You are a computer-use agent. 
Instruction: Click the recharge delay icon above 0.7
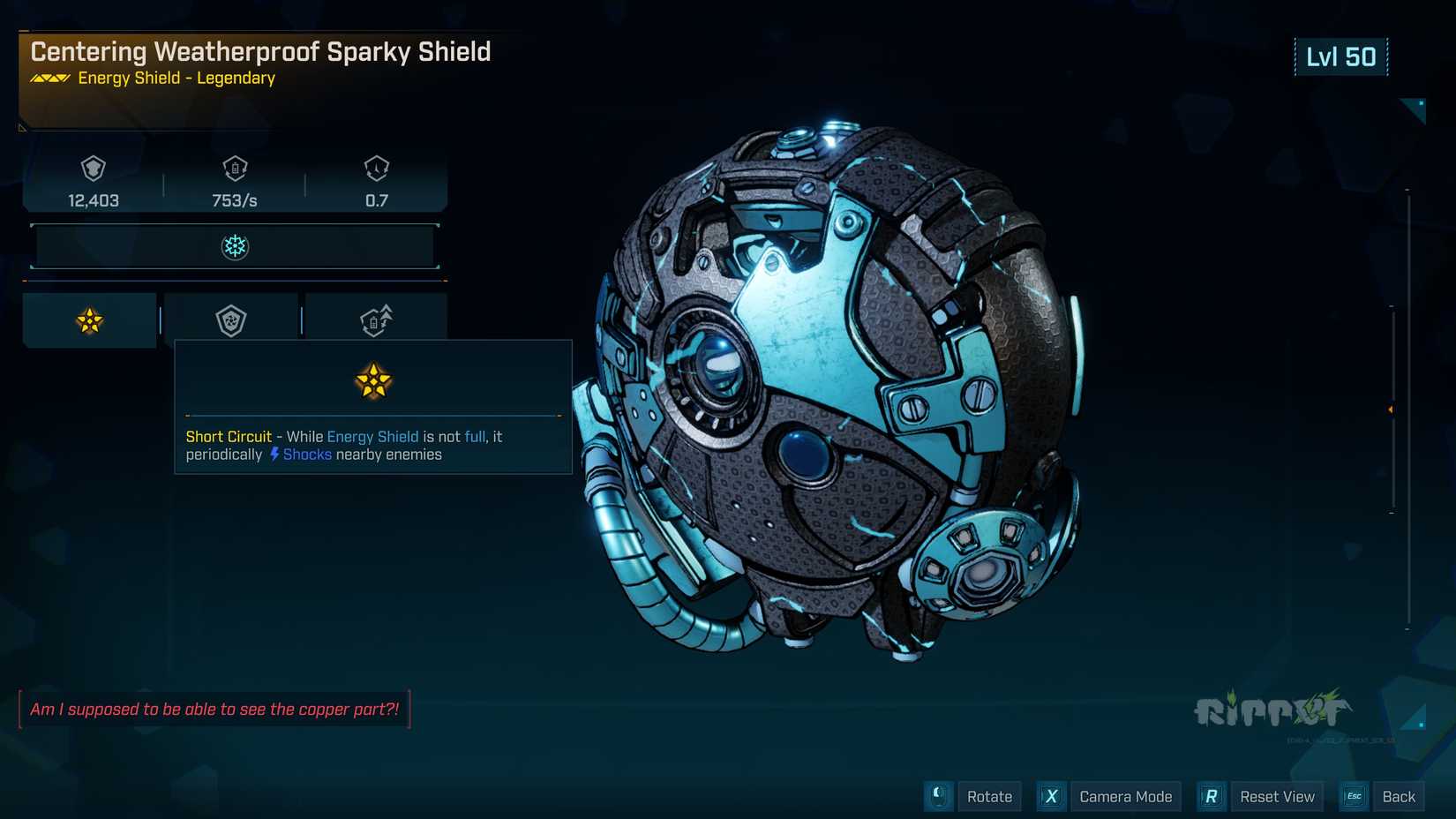tap(377, 169)
